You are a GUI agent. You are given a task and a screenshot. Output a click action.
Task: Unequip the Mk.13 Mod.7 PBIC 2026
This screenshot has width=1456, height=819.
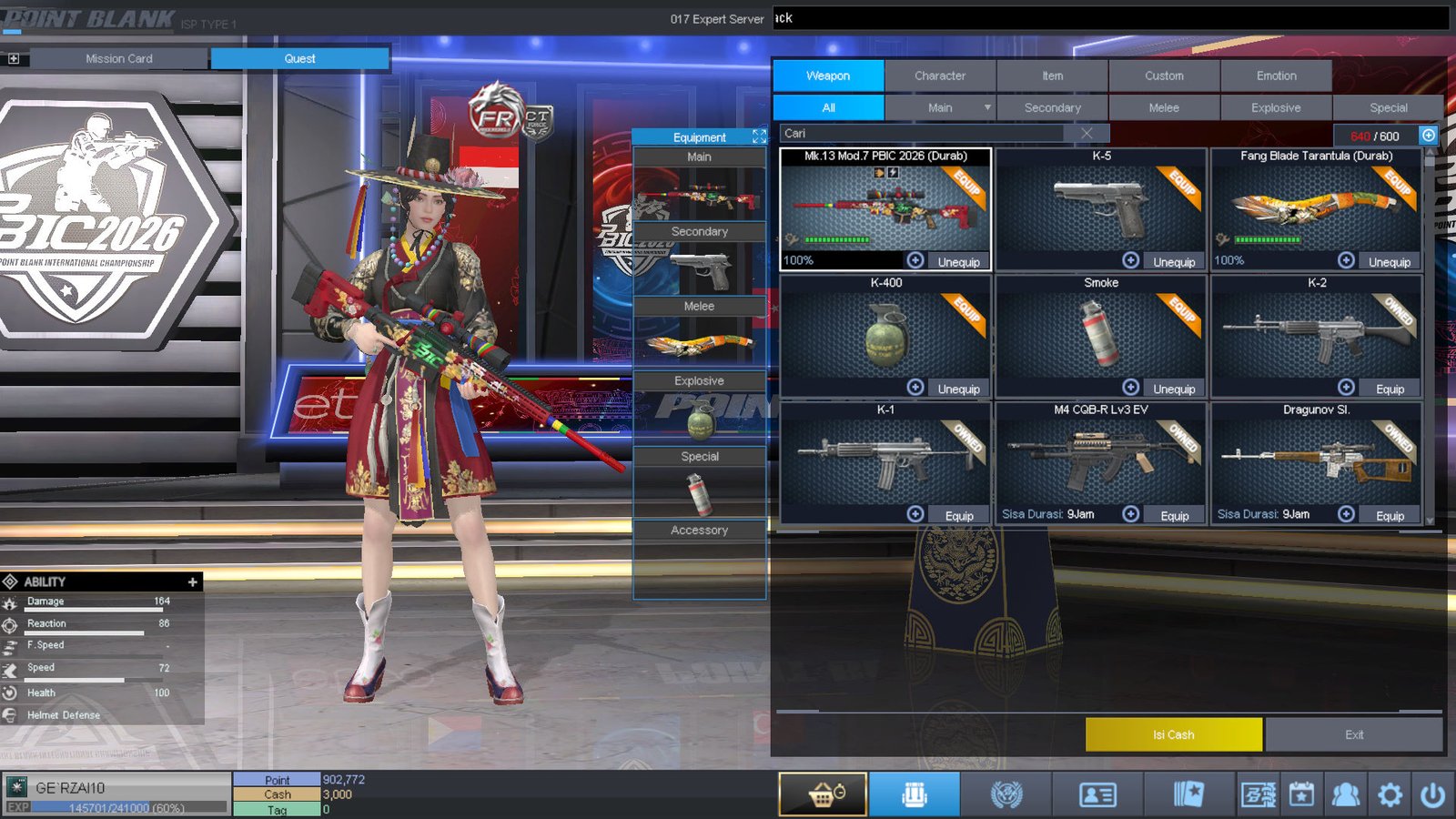(958, 262)
